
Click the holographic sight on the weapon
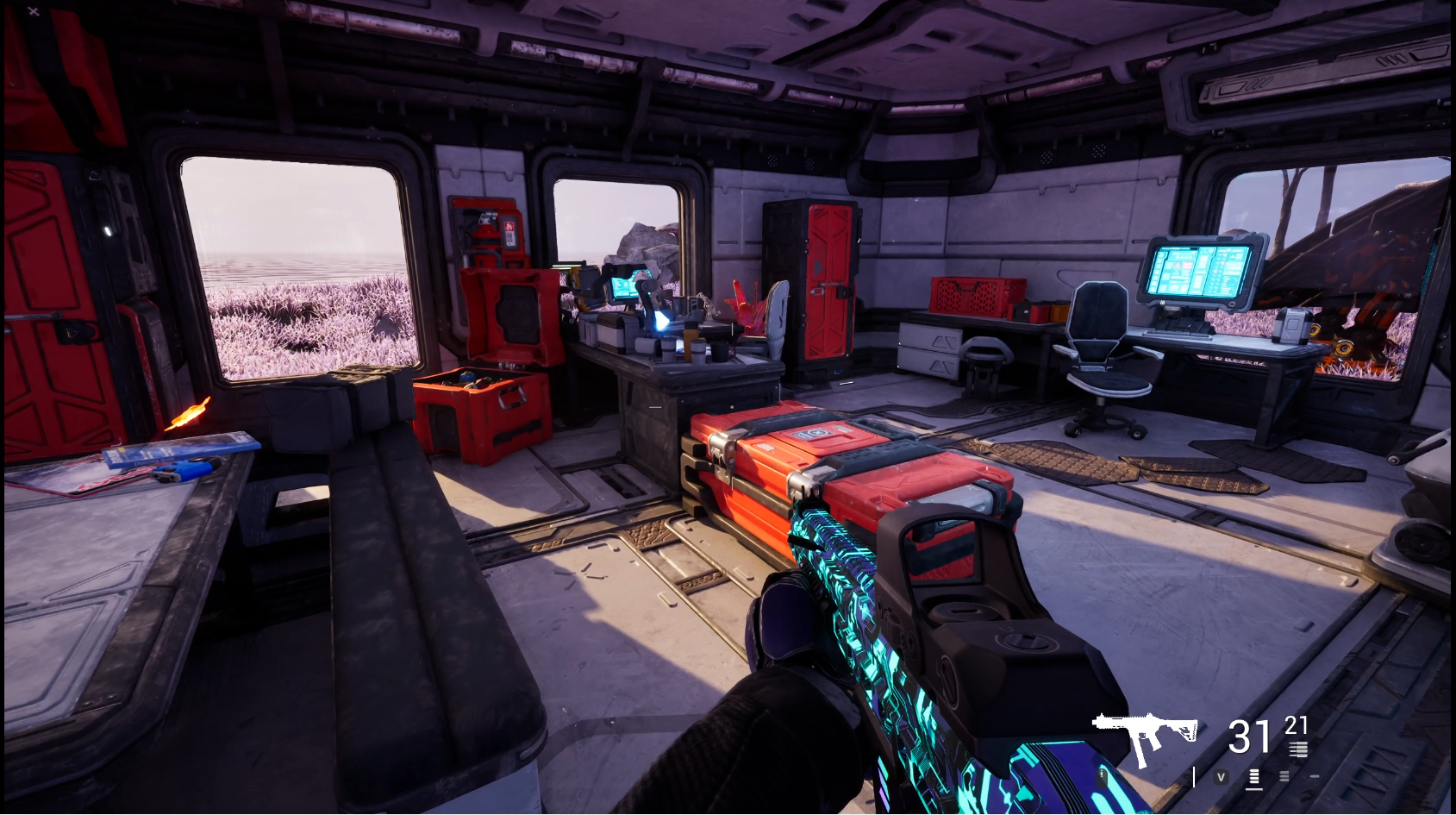(x=948, y=586)
